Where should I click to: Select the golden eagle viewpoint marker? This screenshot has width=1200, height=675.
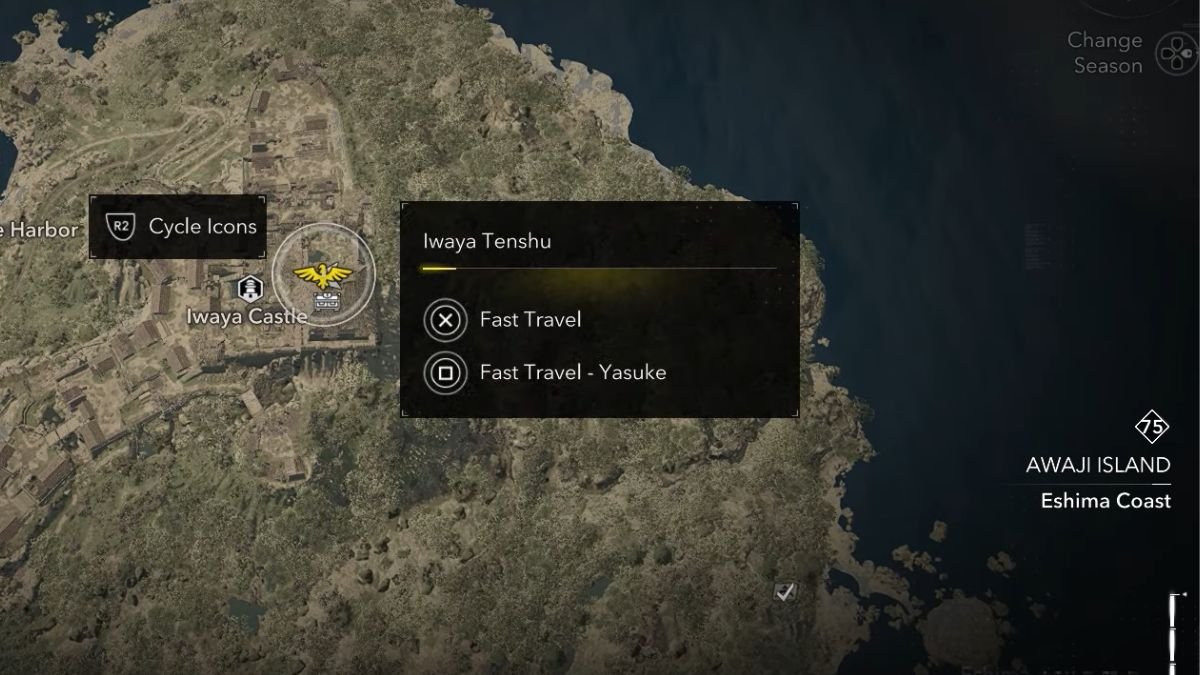pyautogui.click(x=324, y=273)
